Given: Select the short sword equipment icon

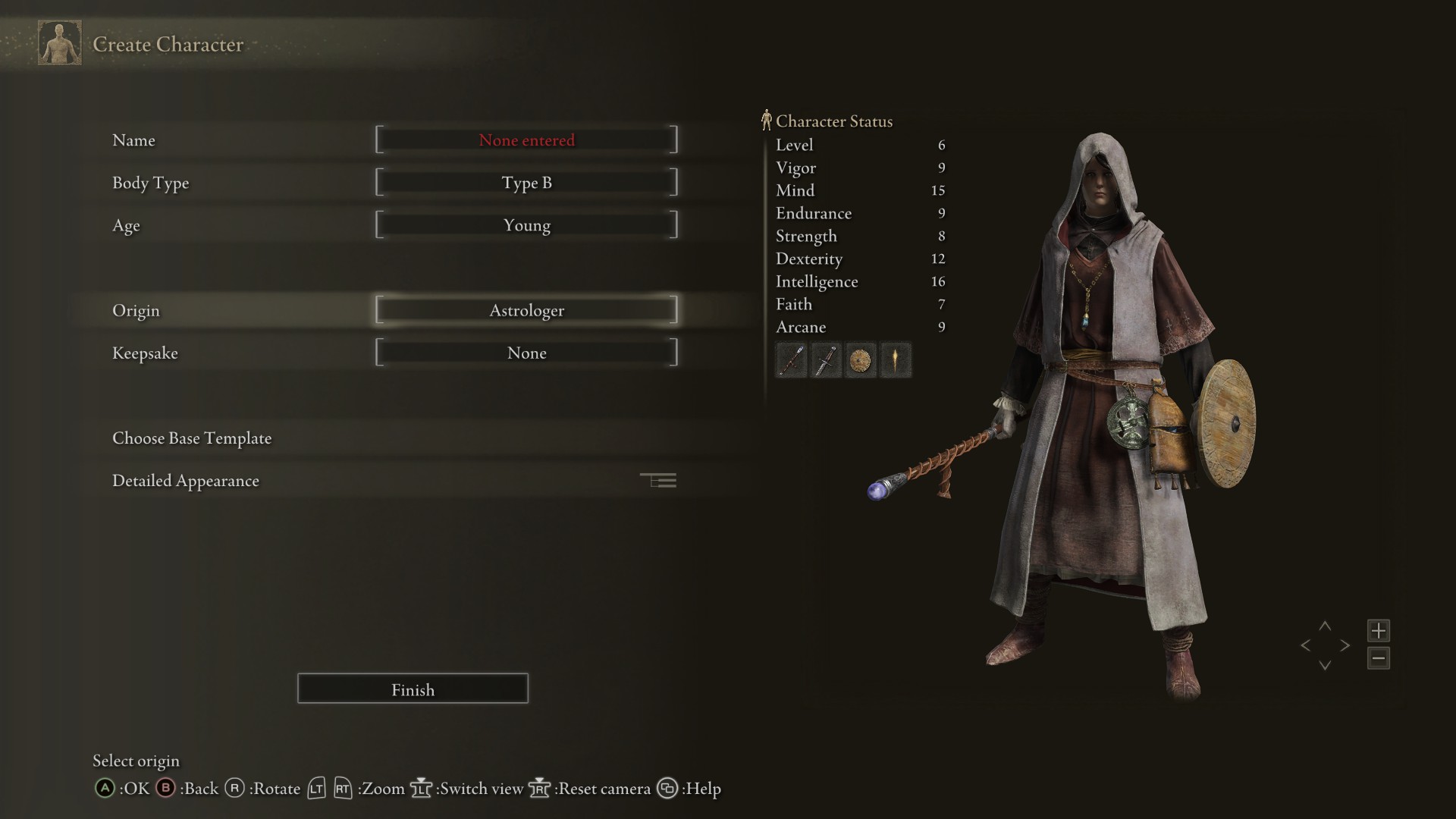Looking at the screenshot, I should pyautogui.click(x=826, y=360).
